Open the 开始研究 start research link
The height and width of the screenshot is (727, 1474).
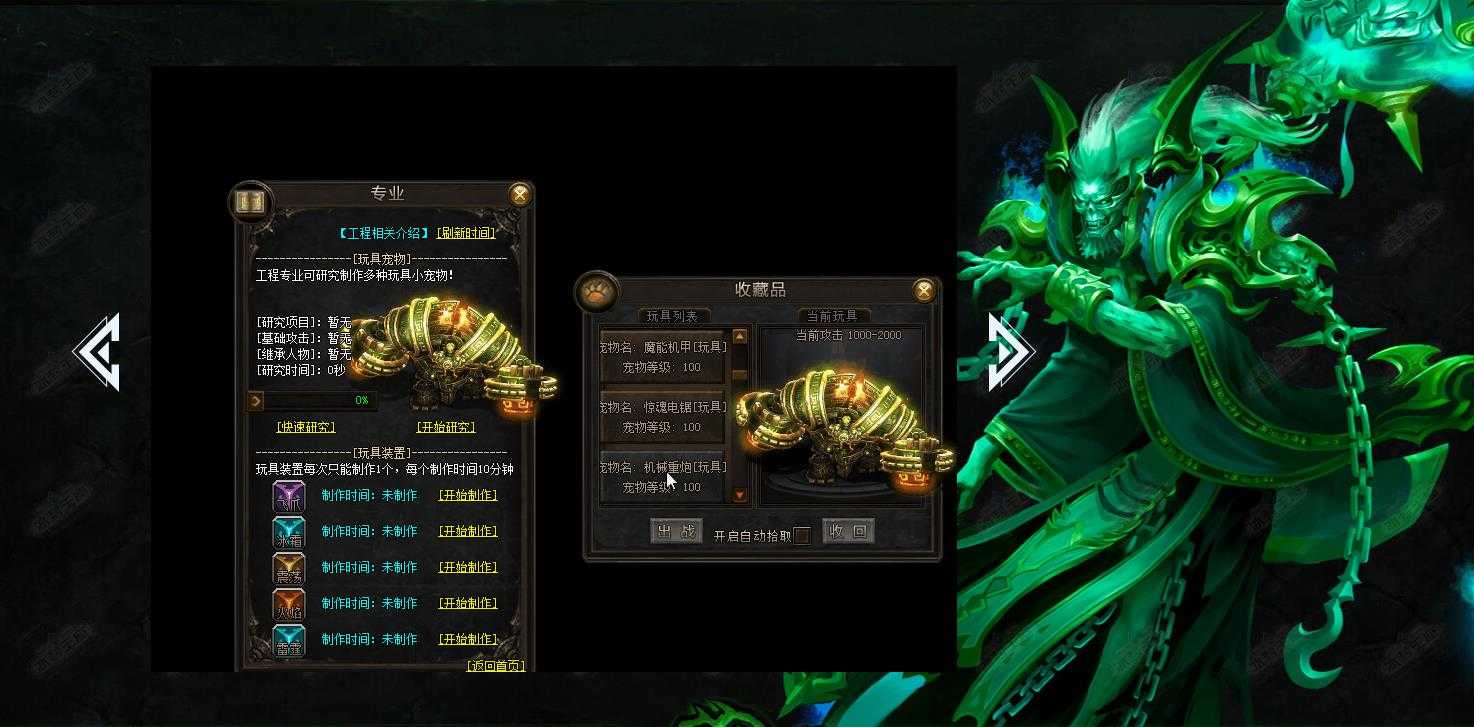point(447,425)
